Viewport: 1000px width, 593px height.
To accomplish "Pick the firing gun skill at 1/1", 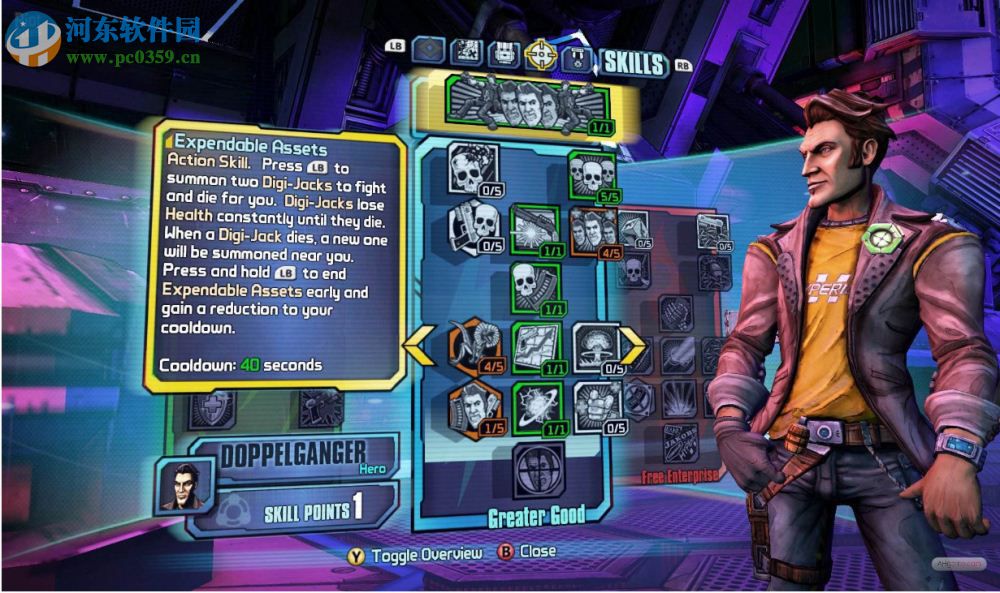I will click(534, 229).
